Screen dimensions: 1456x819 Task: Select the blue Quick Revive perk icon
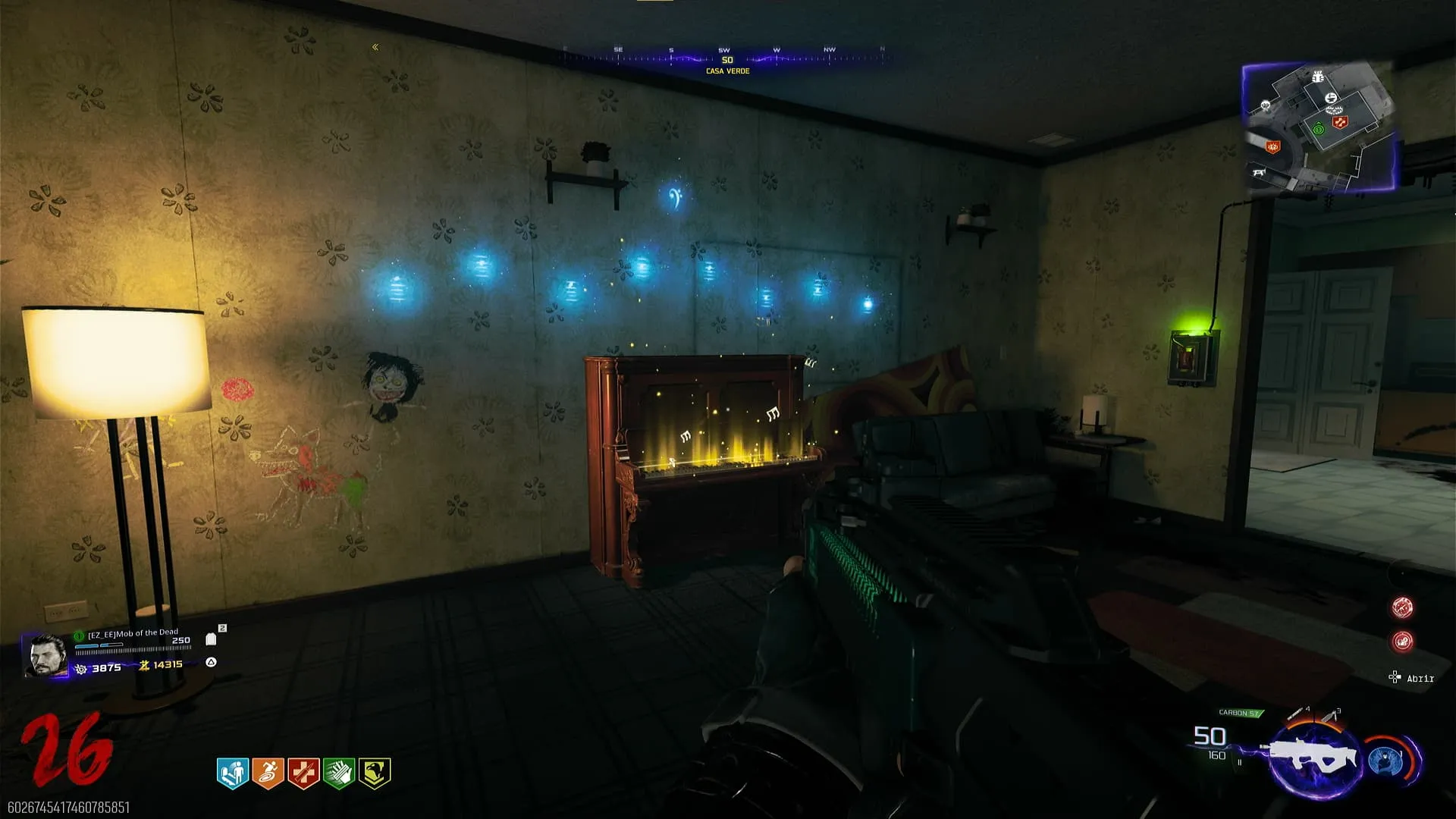point(233,773)
